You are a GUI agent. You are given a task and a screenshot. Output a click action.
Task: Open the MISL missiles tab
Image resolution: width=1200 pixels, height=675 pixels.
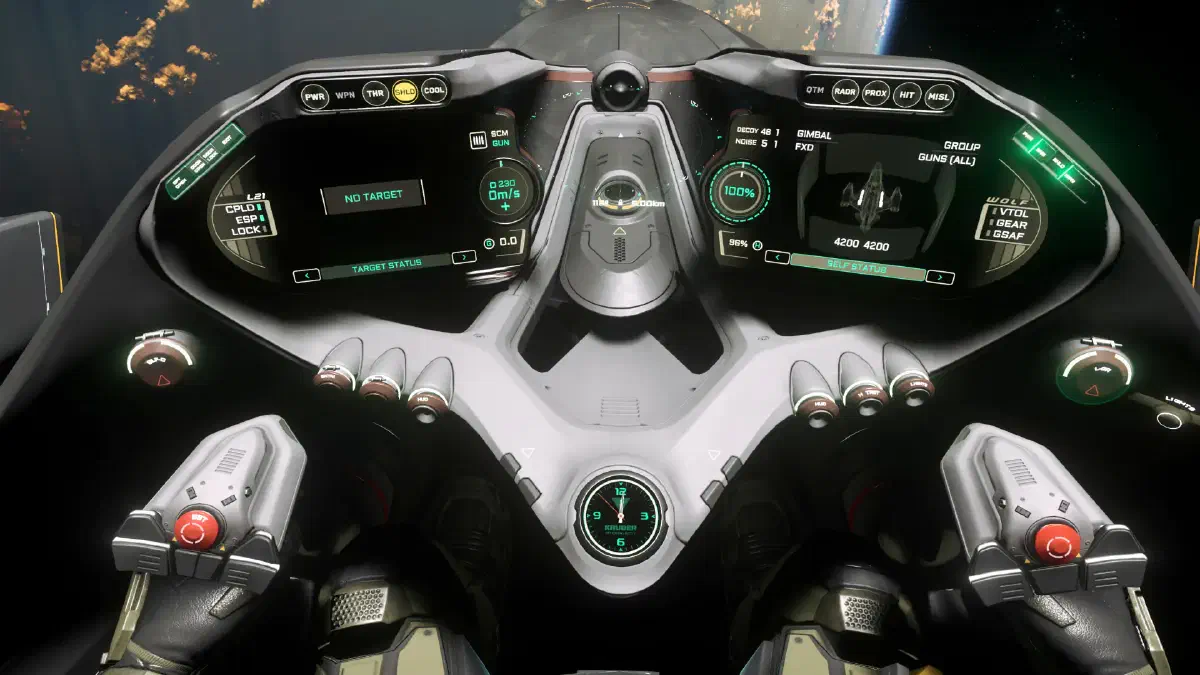pos(939,96)
